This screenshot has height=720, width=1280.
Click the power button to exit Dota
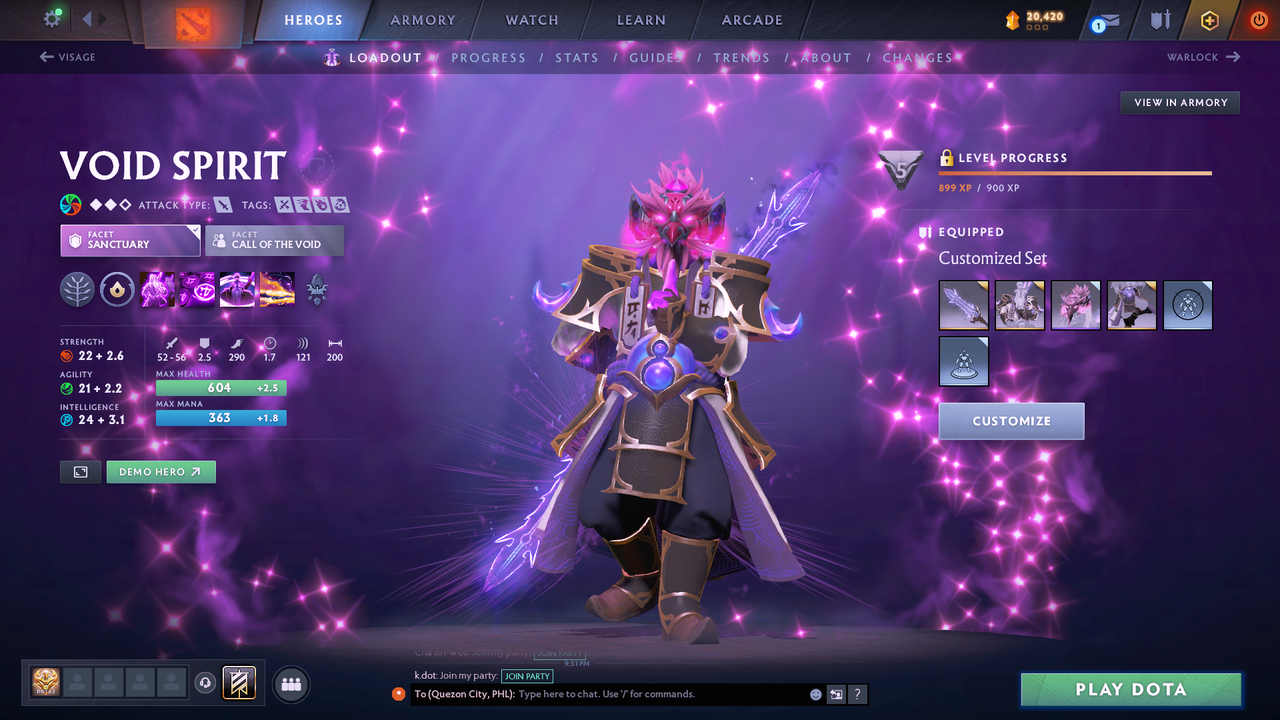[1258, 19]
